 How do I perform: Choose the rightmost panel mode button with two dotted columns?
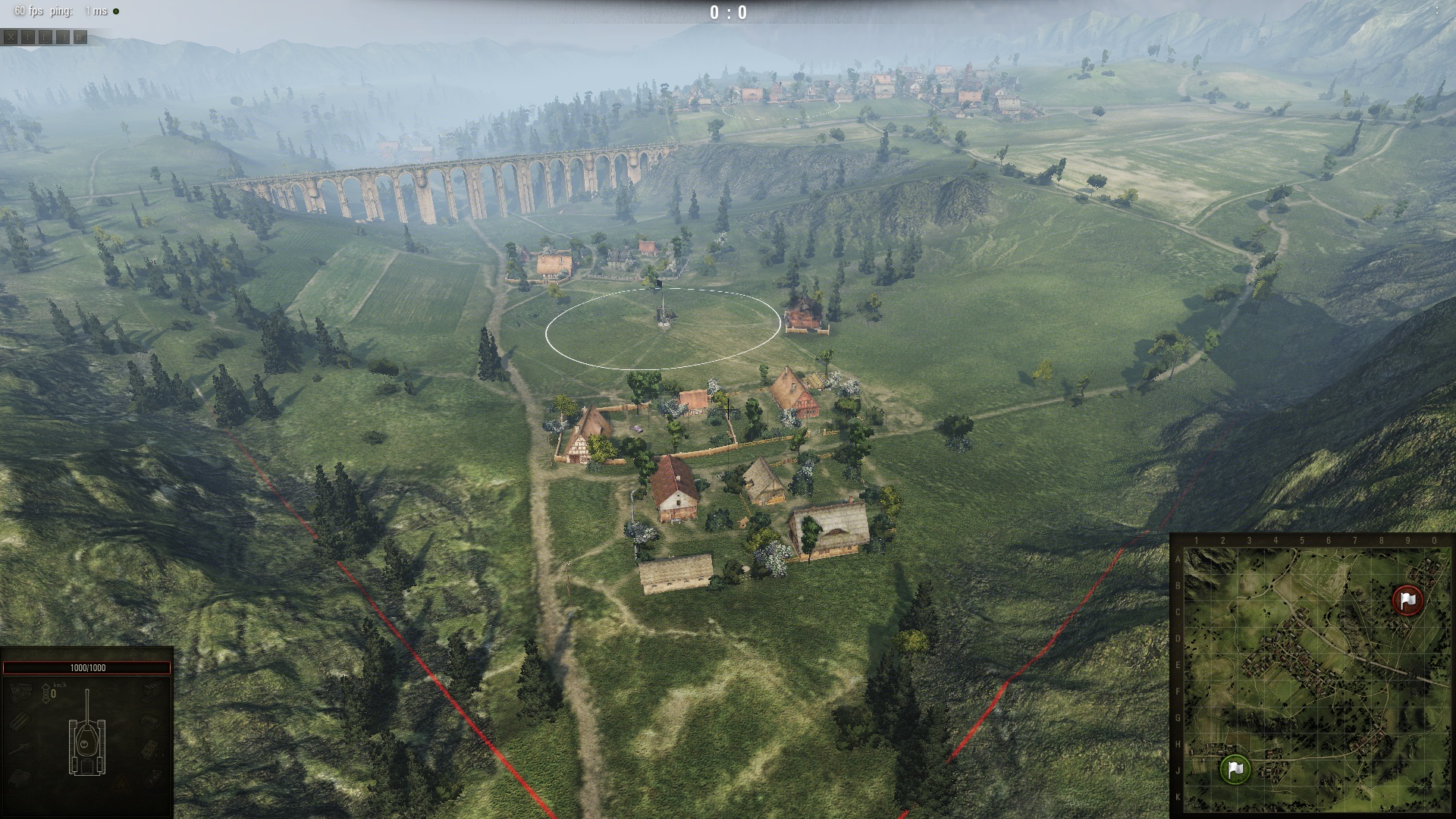click(80, 36)
